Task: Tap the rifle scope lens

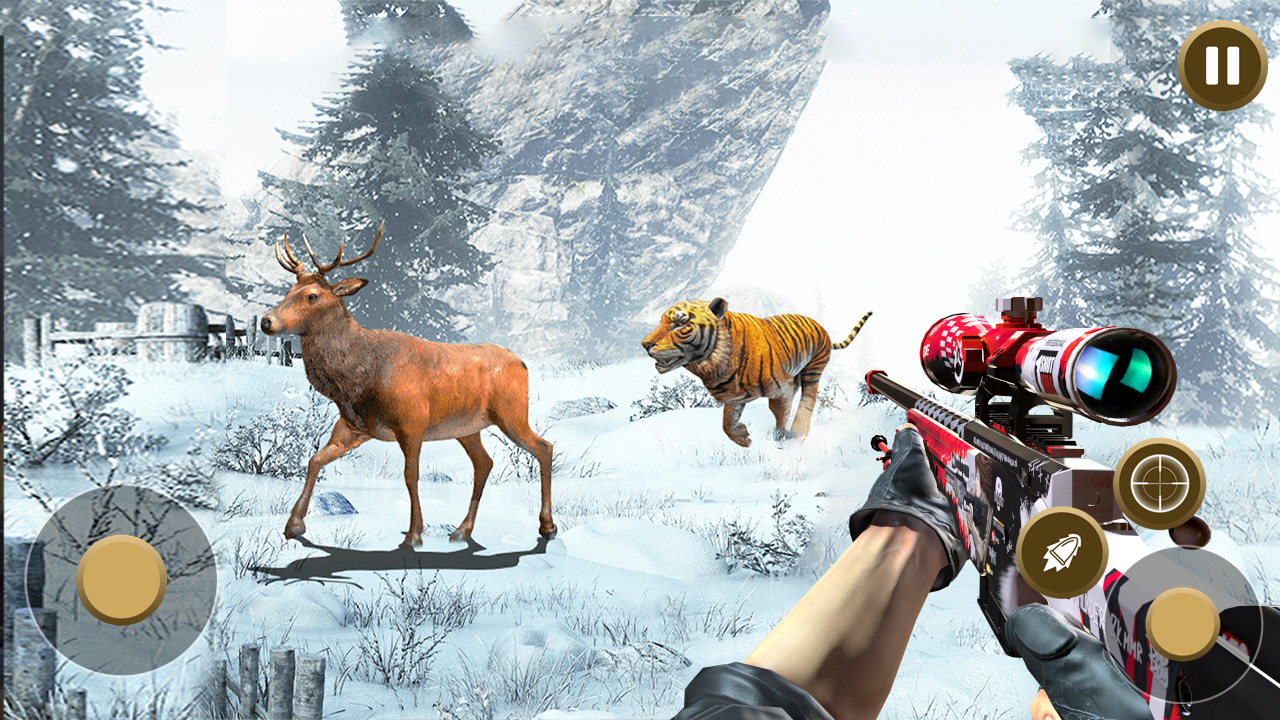Action: (1117, 372)
